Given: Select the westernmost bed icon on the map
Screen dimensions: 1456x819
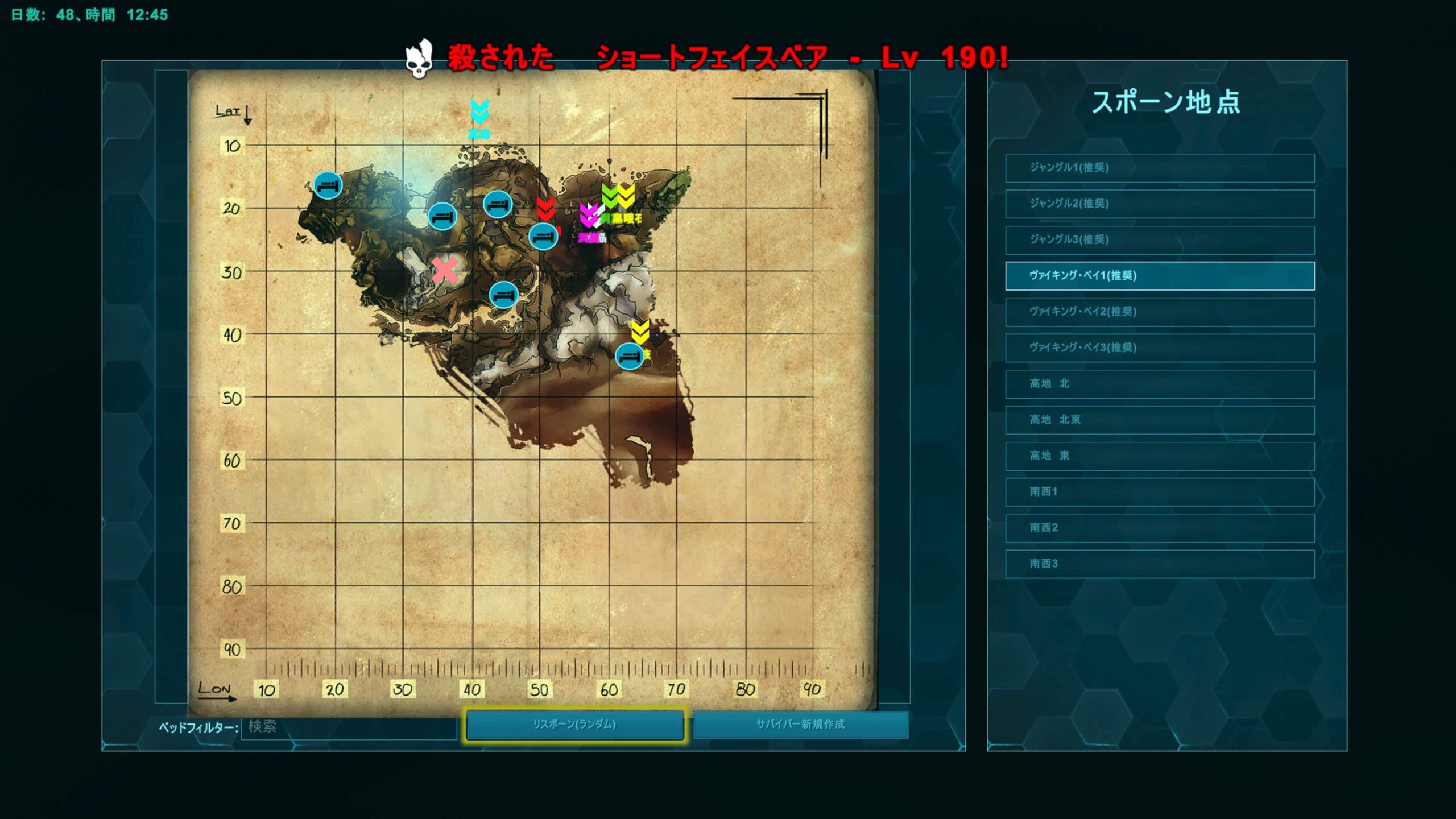Looking at the screenshot, I should 328,185.
